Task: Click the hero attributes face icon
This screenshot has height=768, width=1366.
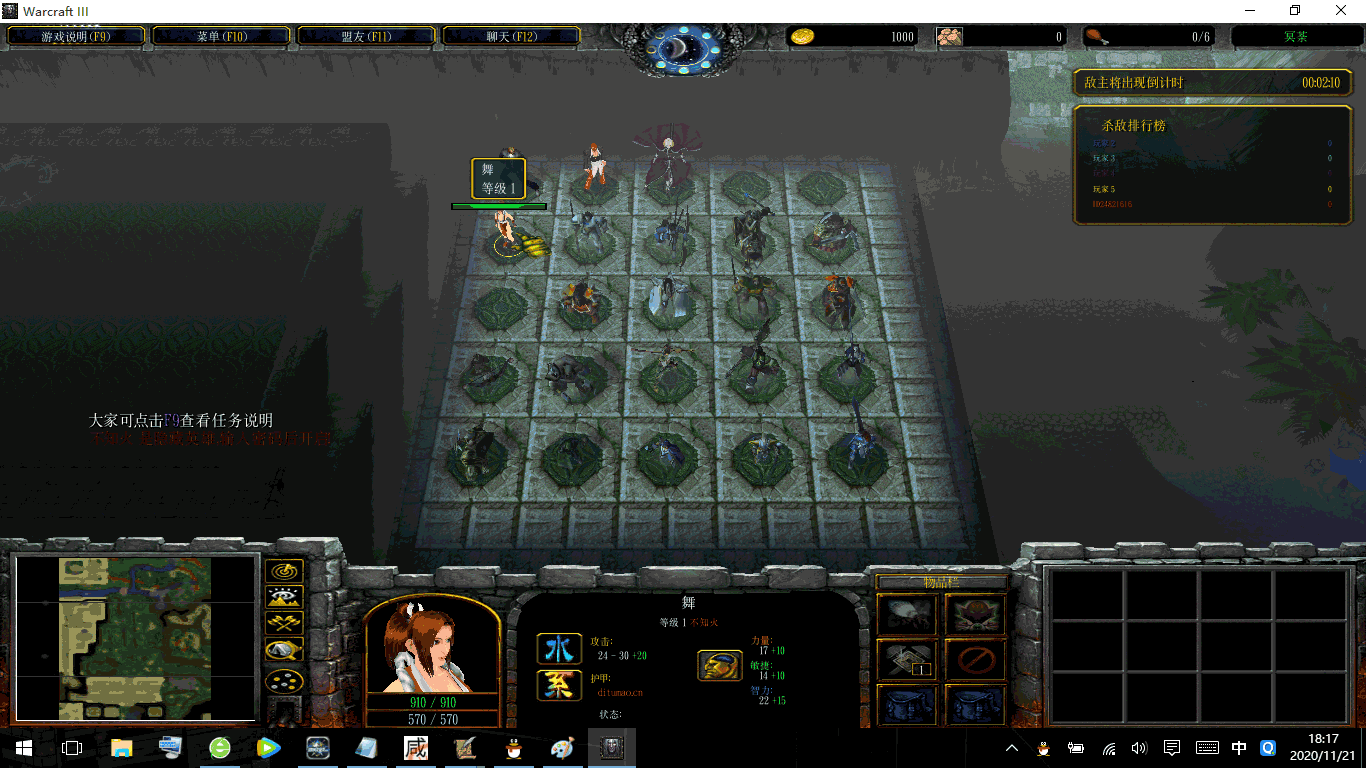Action: pyautogui.click(x=720, y=665)
